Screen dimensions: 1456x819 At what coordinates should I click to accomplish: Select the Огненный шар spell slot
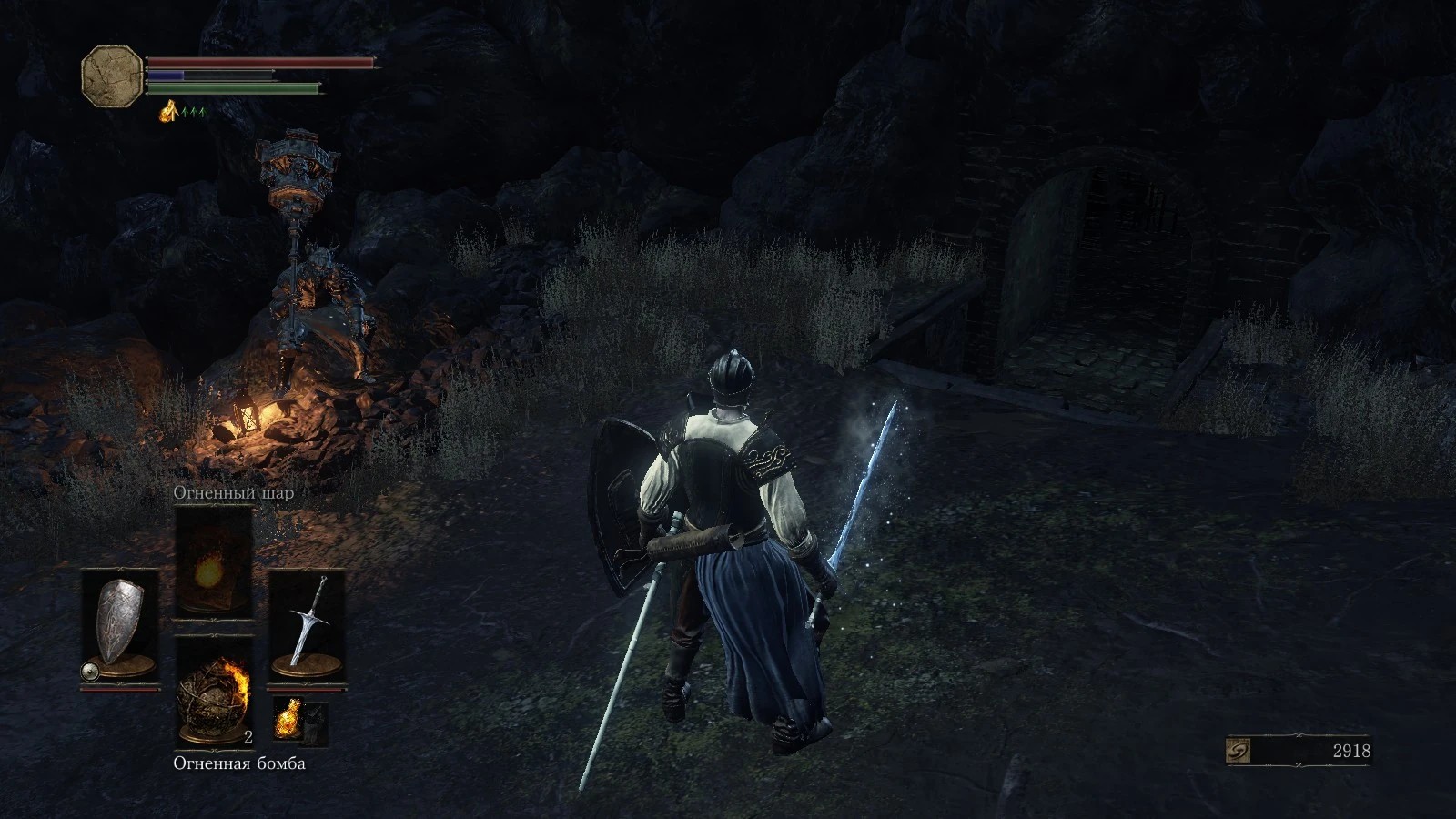tap(214, 560)
